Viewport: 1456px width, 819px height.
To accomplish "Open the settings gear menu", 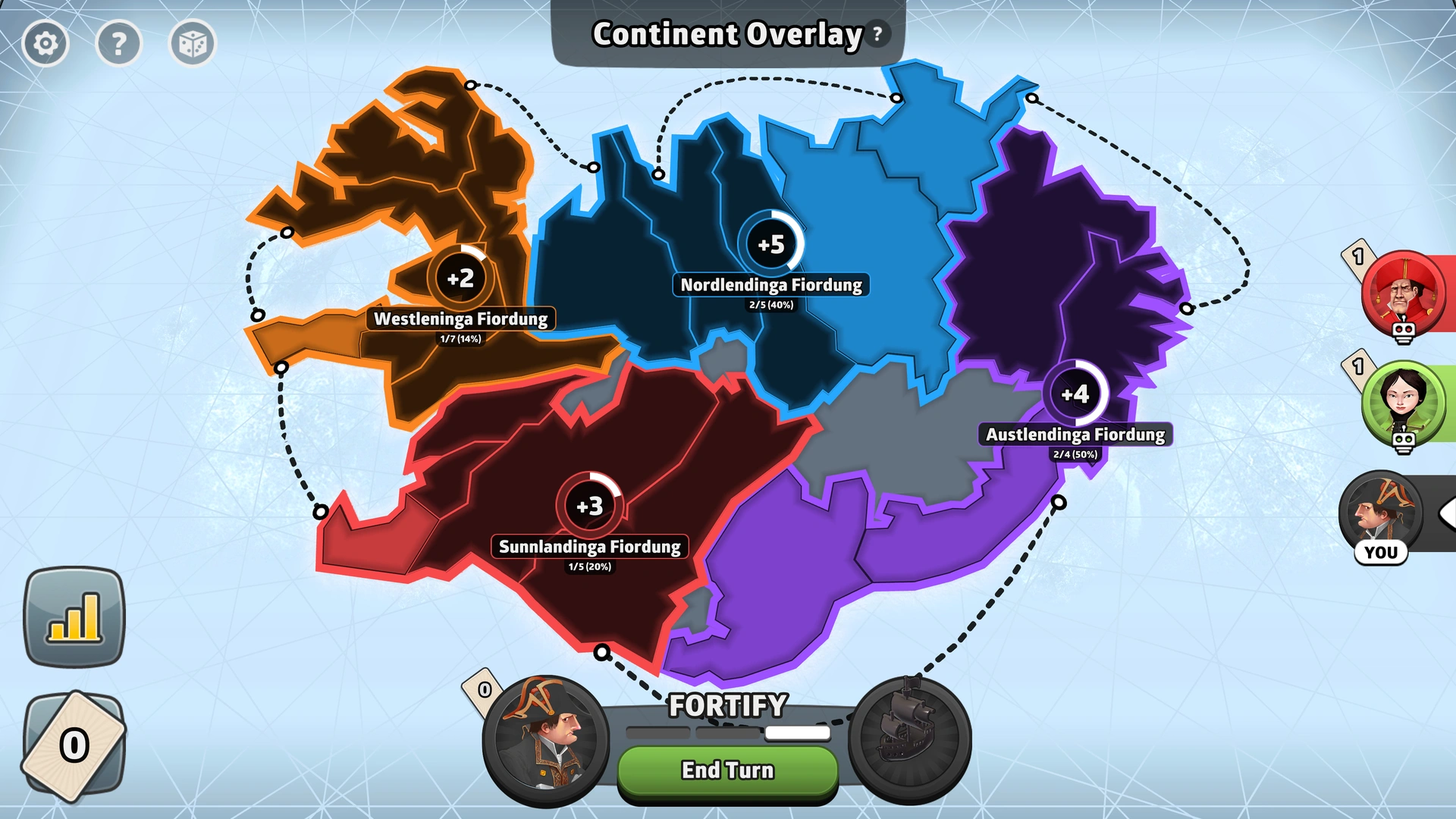I will click(x=45, y=43).
